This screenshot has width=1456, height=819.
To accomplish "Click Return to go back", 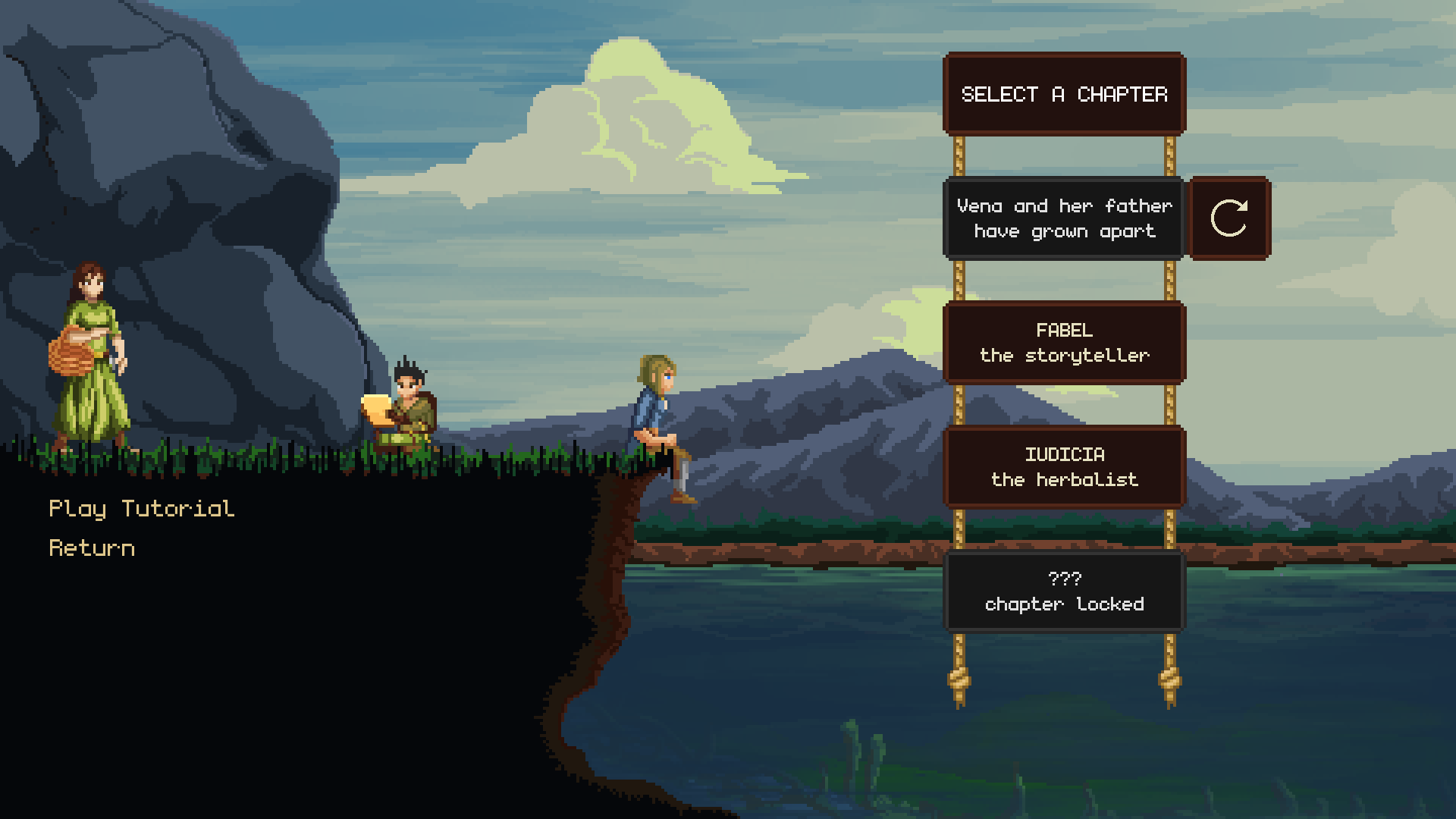I will 92,548.
